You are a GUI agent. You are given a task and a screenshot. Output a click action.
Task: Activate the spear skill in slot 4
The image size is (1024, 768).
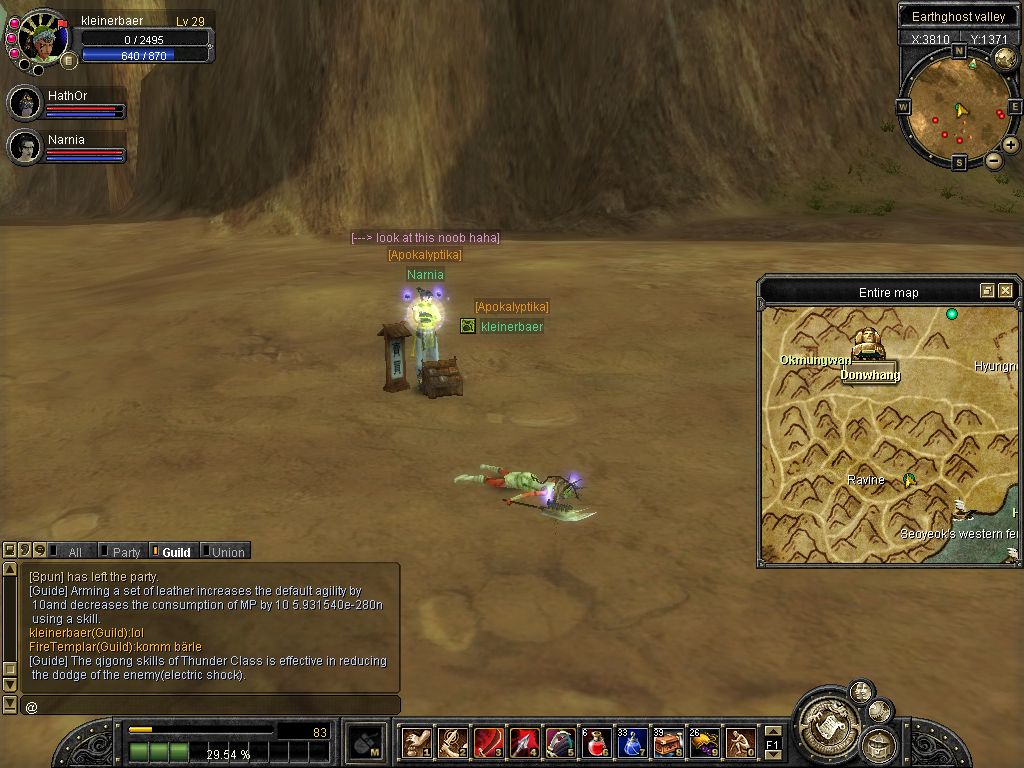coord(524,743)
